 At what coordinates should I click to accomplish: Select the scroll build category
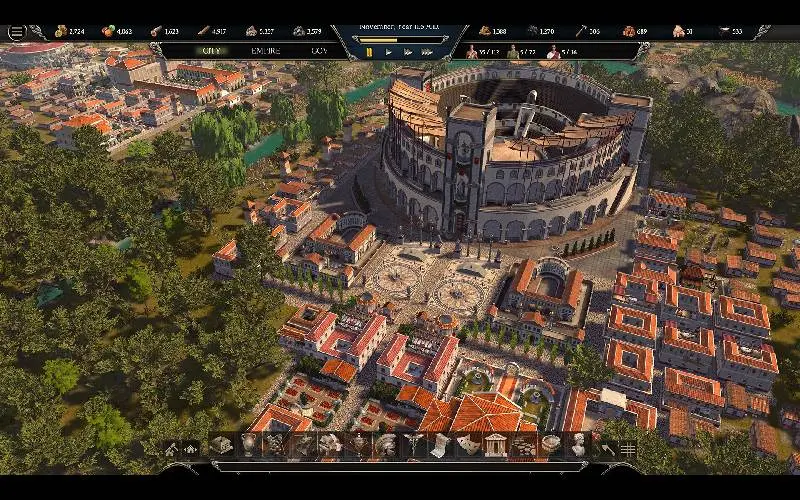pos(439,445)
